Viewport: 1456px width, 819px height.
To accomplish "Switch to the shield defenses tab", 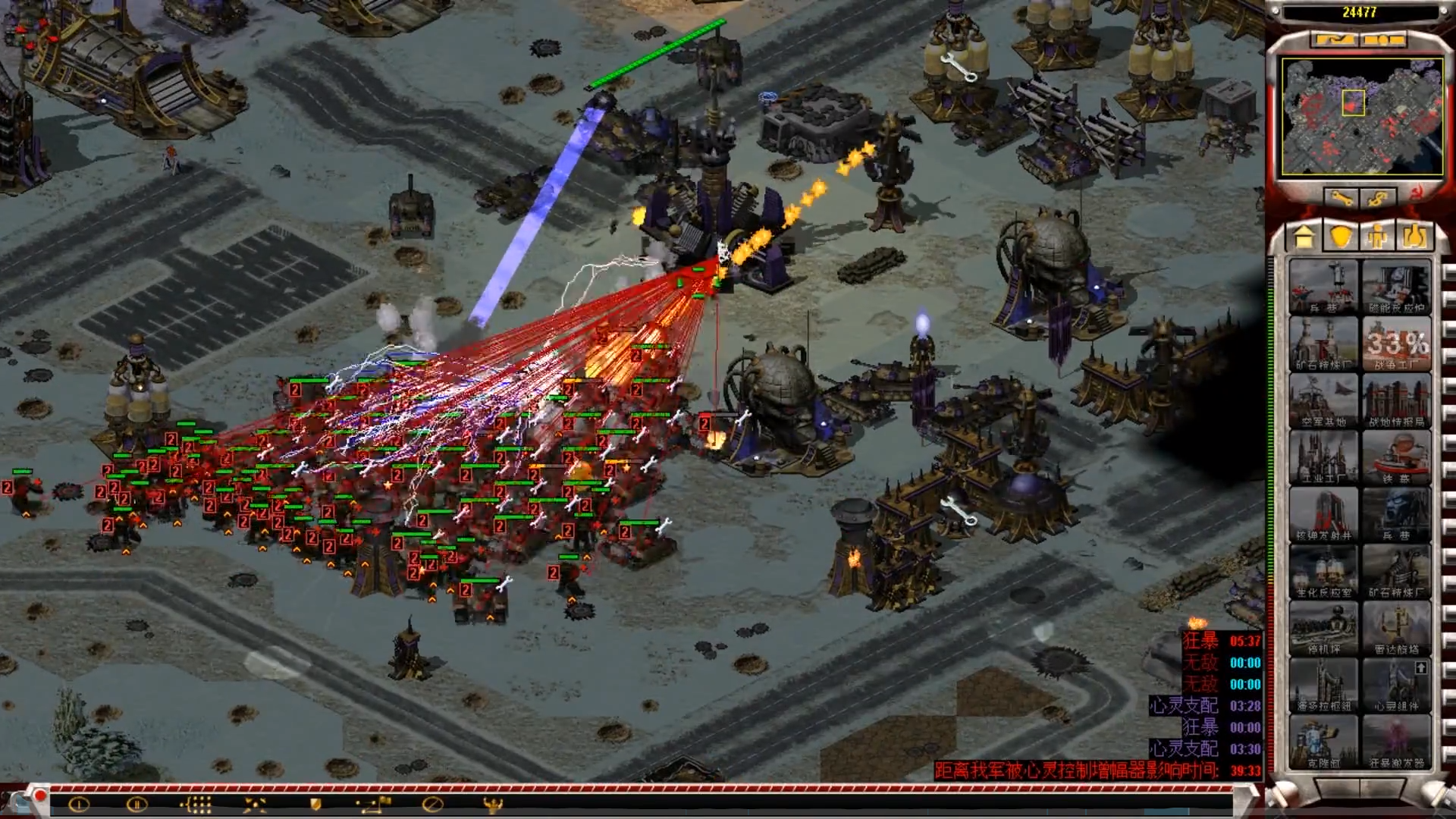I will 1341,237.
